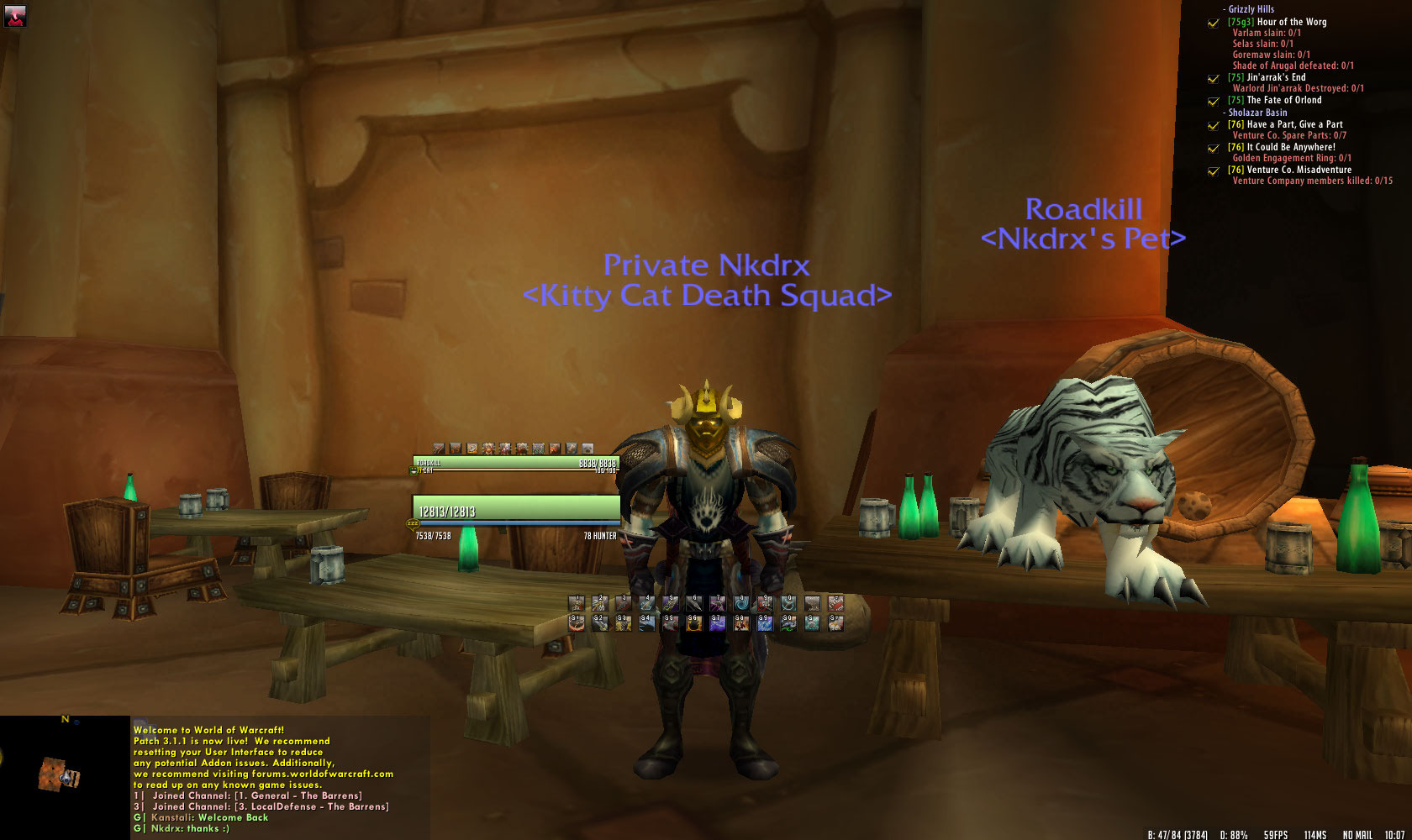Trigger the slot 6 arrow ability
This screenshot has width=1412, height=840.
[x=694, y=603]
